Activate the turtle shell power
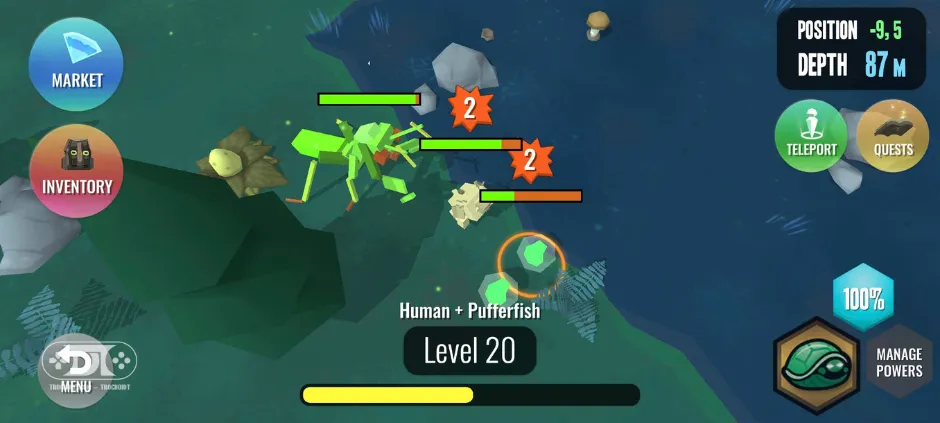This screenshot has width=940, height=423. (x=815, y=364)
